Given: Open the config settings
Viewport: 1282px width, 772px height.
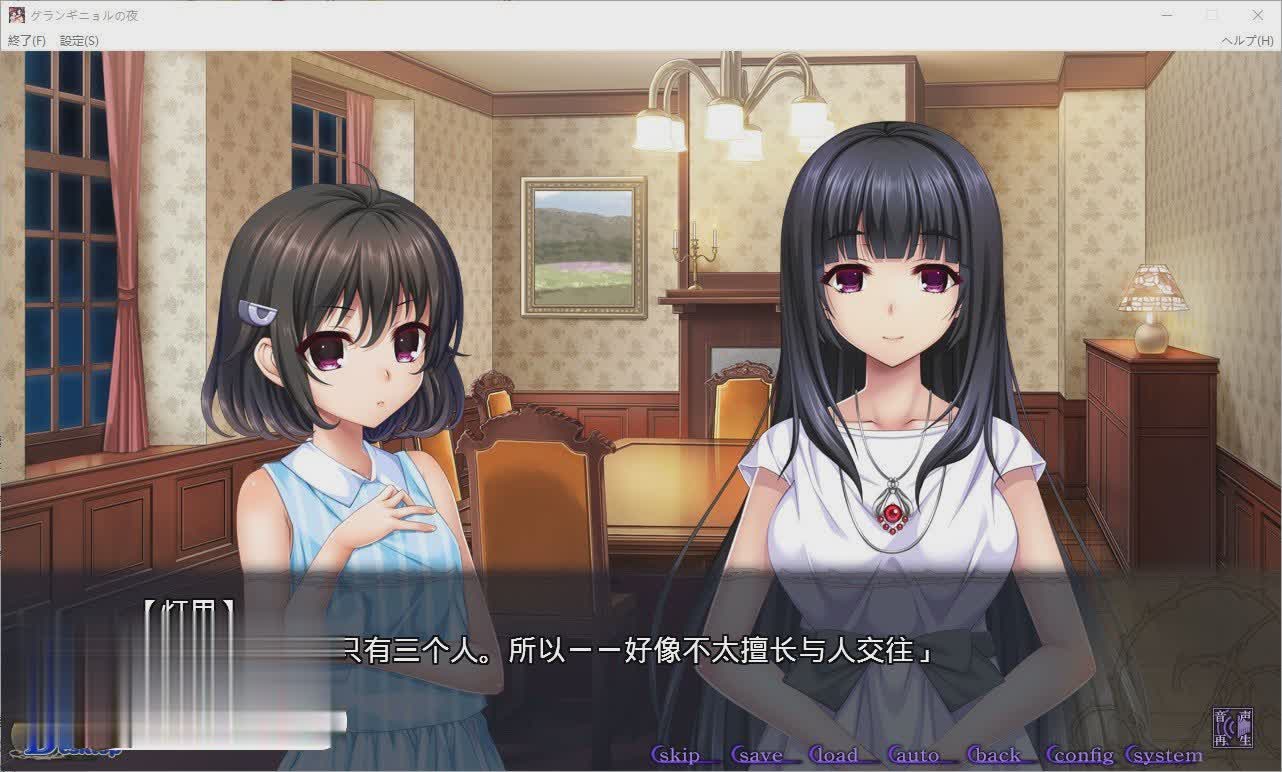Looking at the screenshot, I should coord(1078,755).
